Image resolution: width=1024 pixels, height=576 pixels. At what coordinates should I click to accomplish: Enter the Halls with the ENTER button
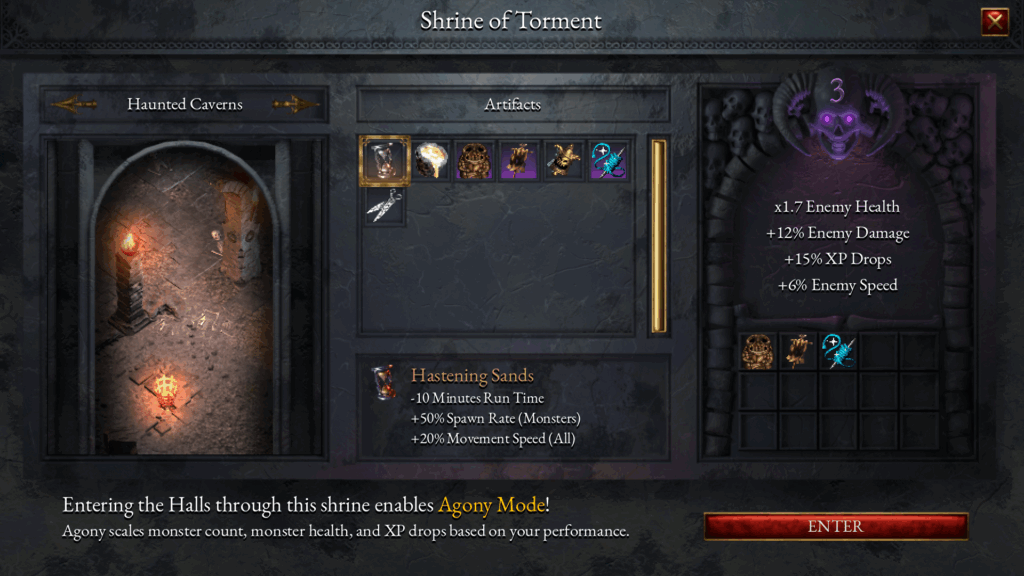[x=836, y=526]
